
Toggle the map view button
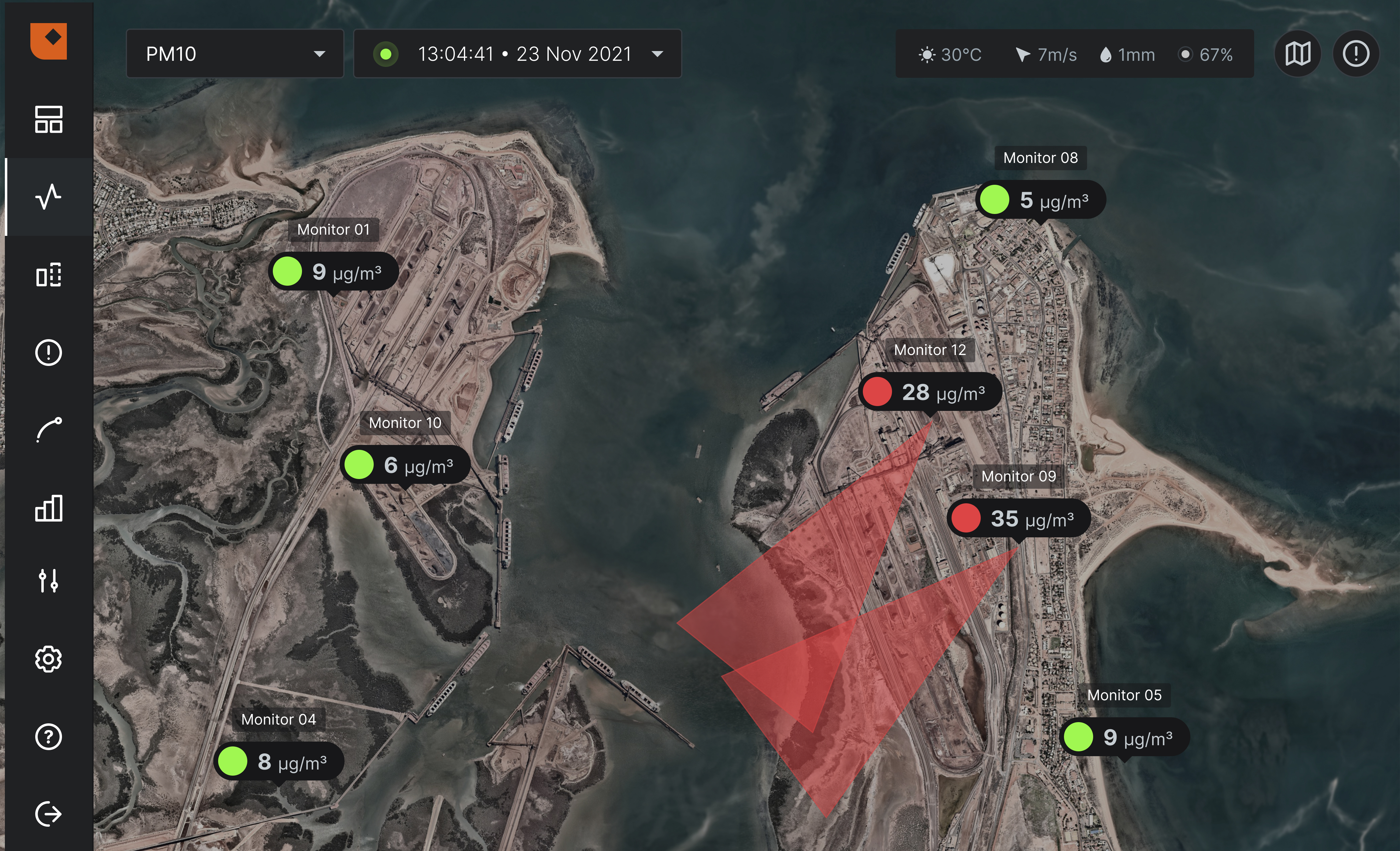click(1298, 54)
